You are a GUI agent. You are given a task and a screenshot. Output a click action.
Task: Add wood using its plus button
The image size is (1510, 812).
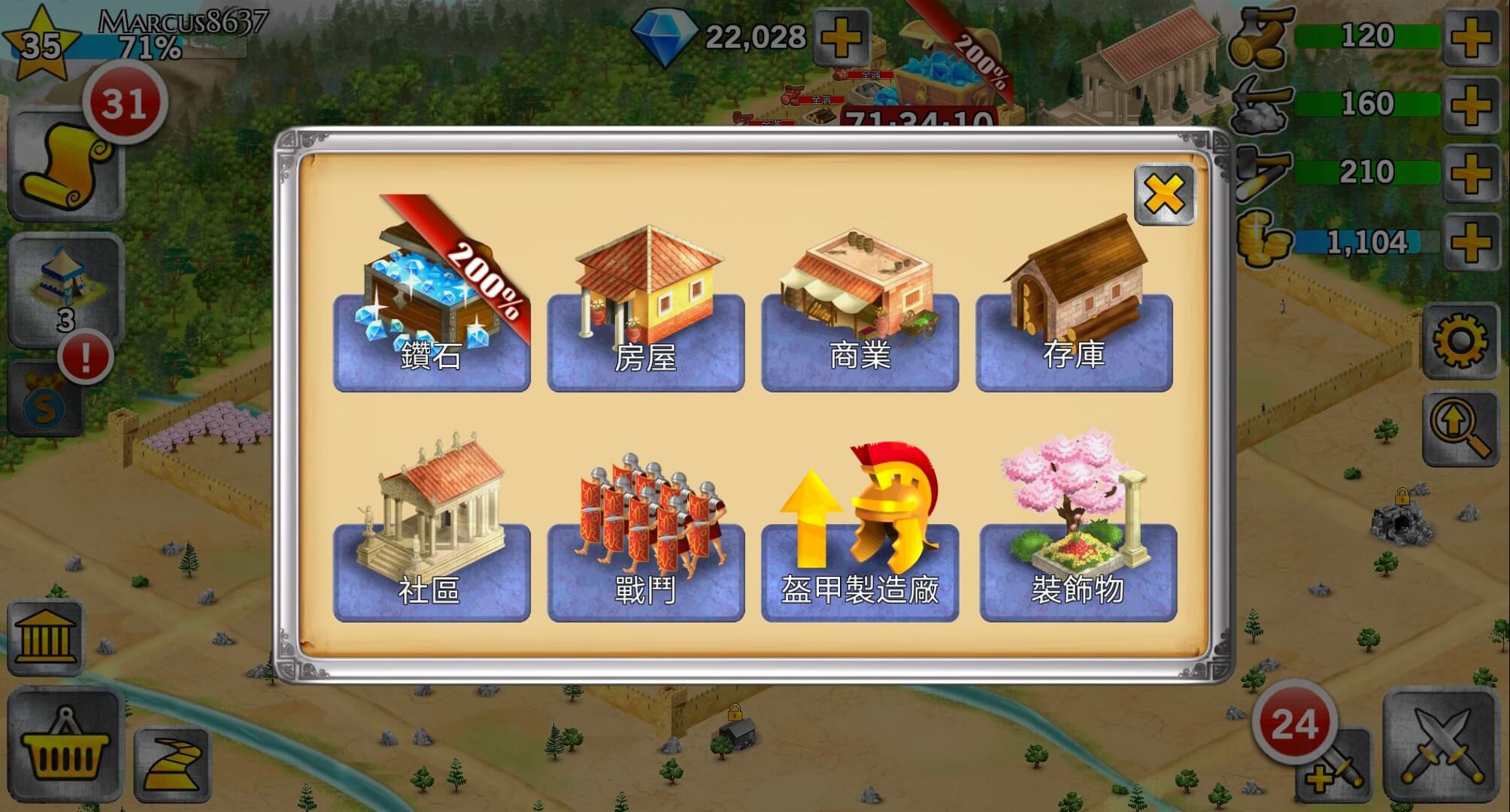[x=1470, y=38]
